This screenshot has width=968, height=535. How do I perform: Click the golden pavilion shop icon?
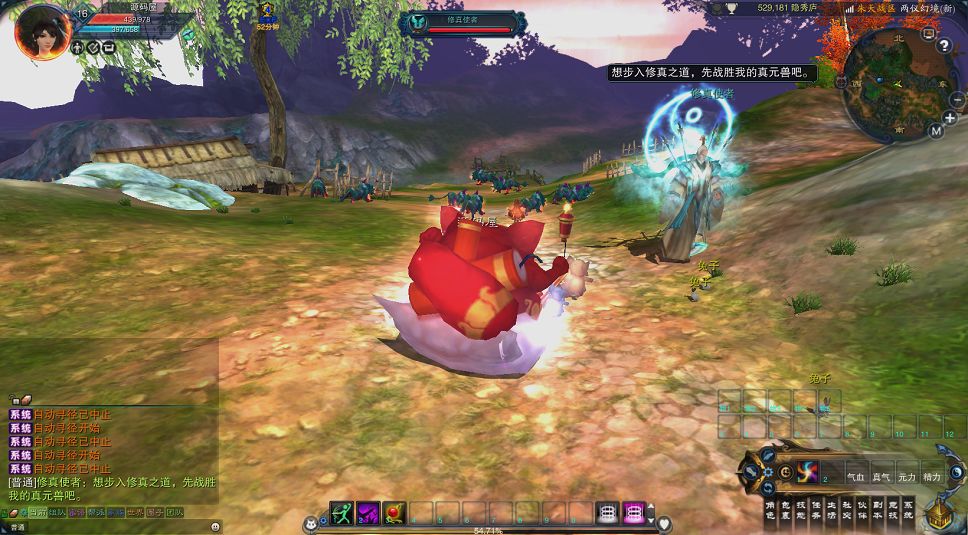[x=939, y=513]
